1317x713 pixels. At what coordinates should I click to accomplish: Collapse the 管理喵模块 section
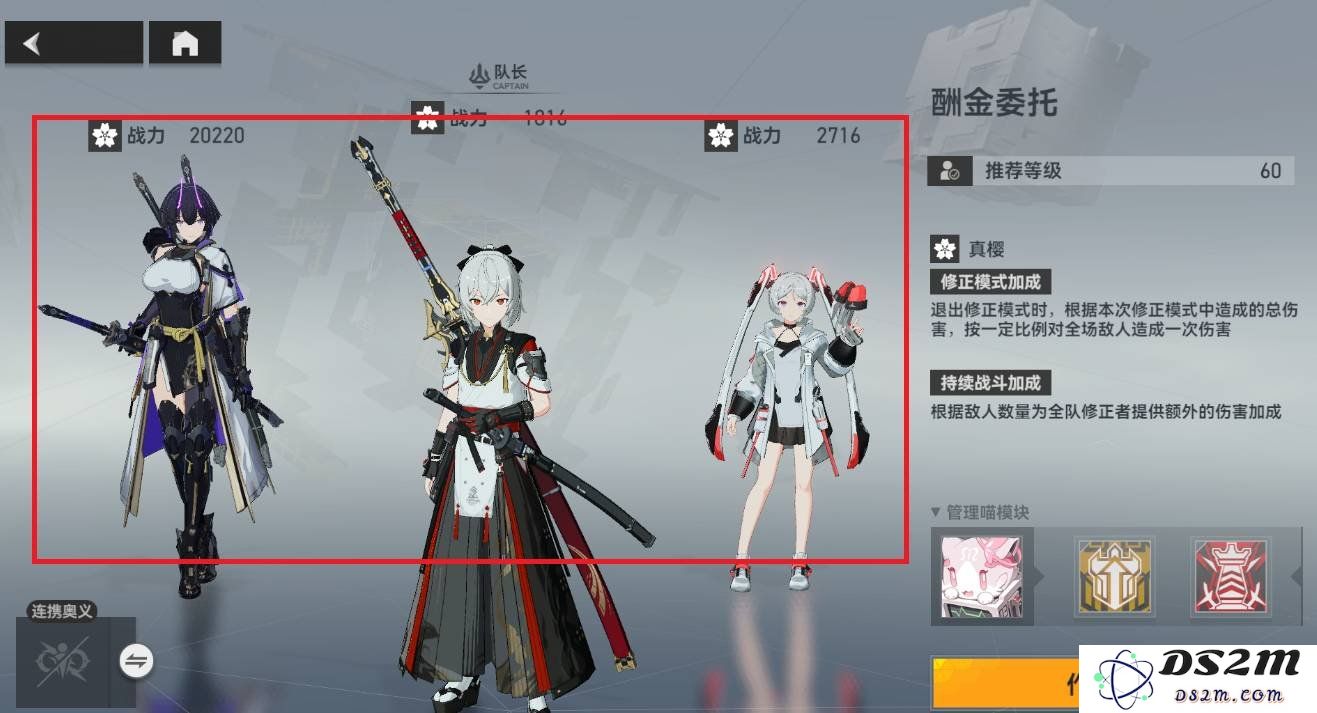(x=936, y=513)
